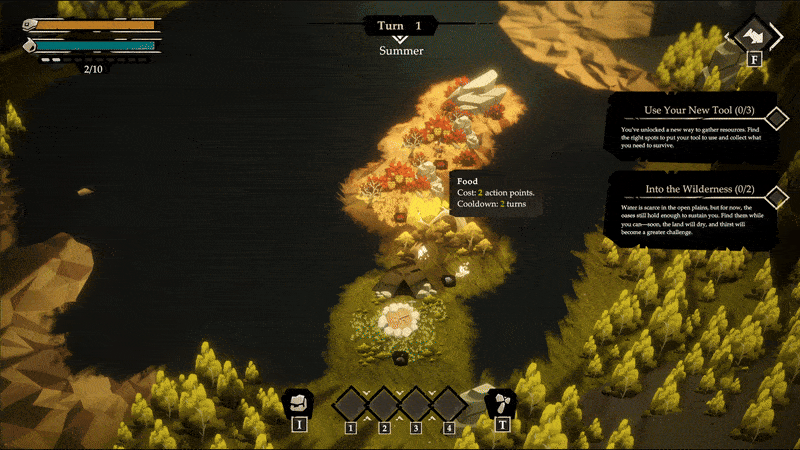This screenshot has height=450, width=800.
Task: Click the Turn 1 indicator banner
Action: (400, 26)
